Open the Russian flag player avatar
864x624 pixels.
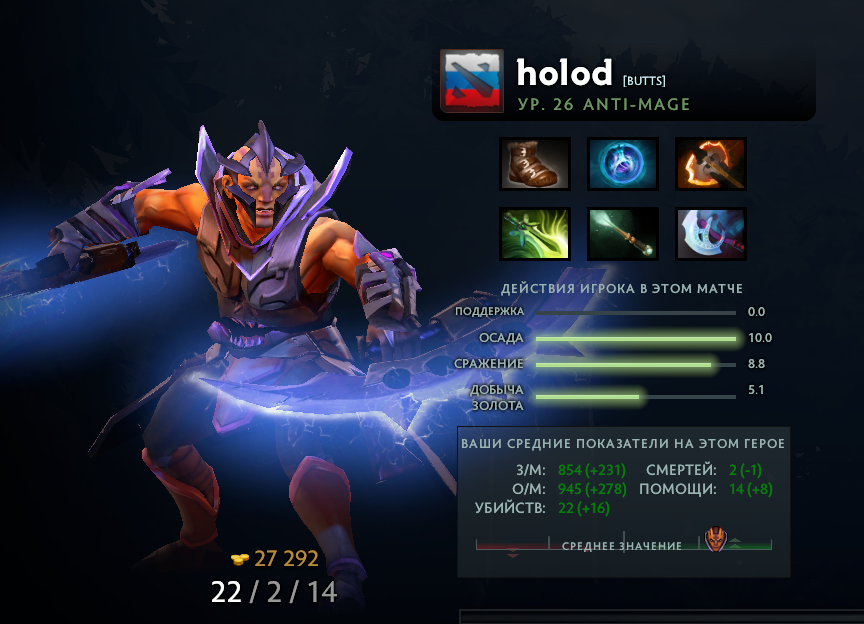[470, 82]
